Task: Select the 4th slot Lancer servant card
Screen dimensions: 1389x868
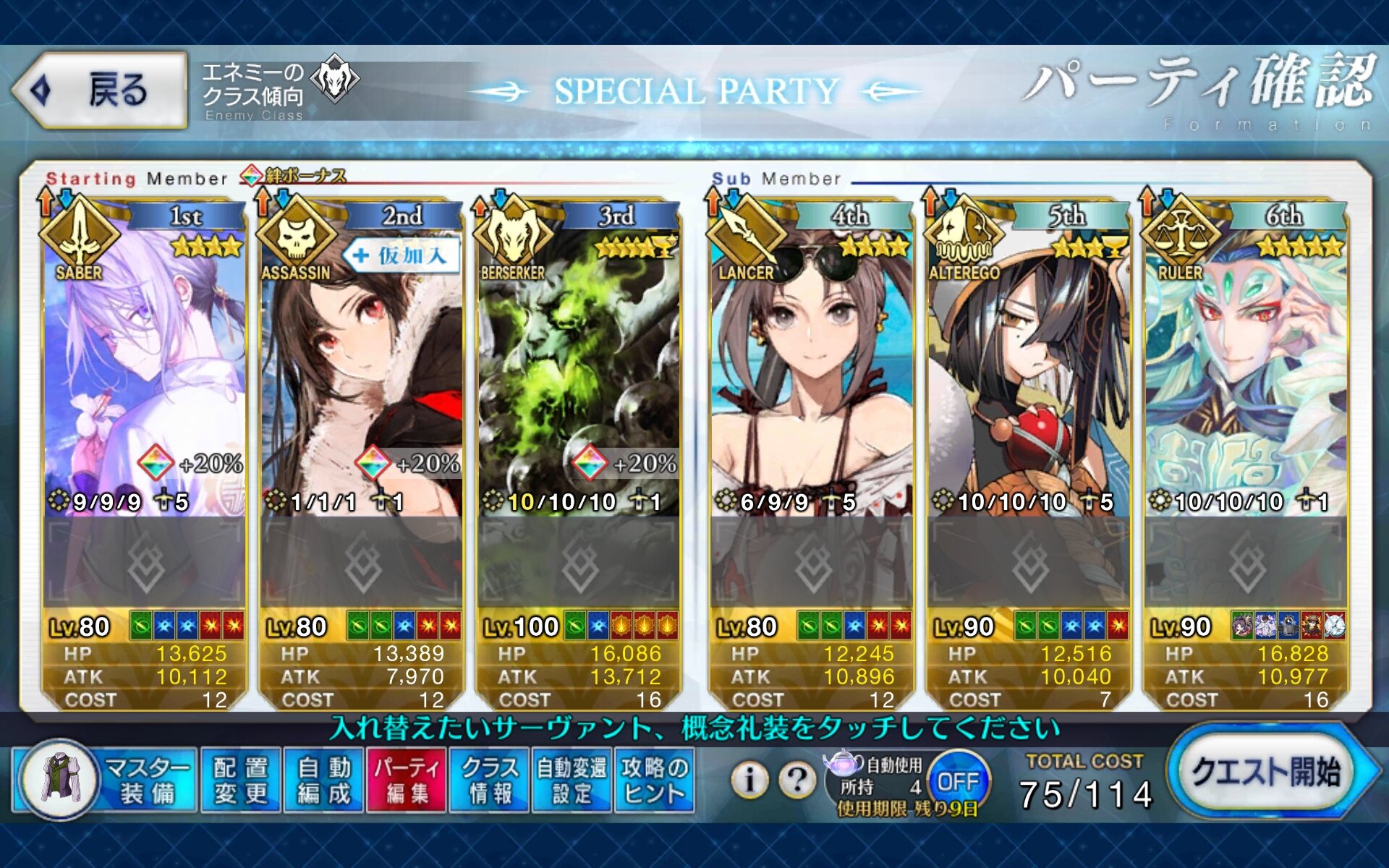Action: click(x=812, y=376)
